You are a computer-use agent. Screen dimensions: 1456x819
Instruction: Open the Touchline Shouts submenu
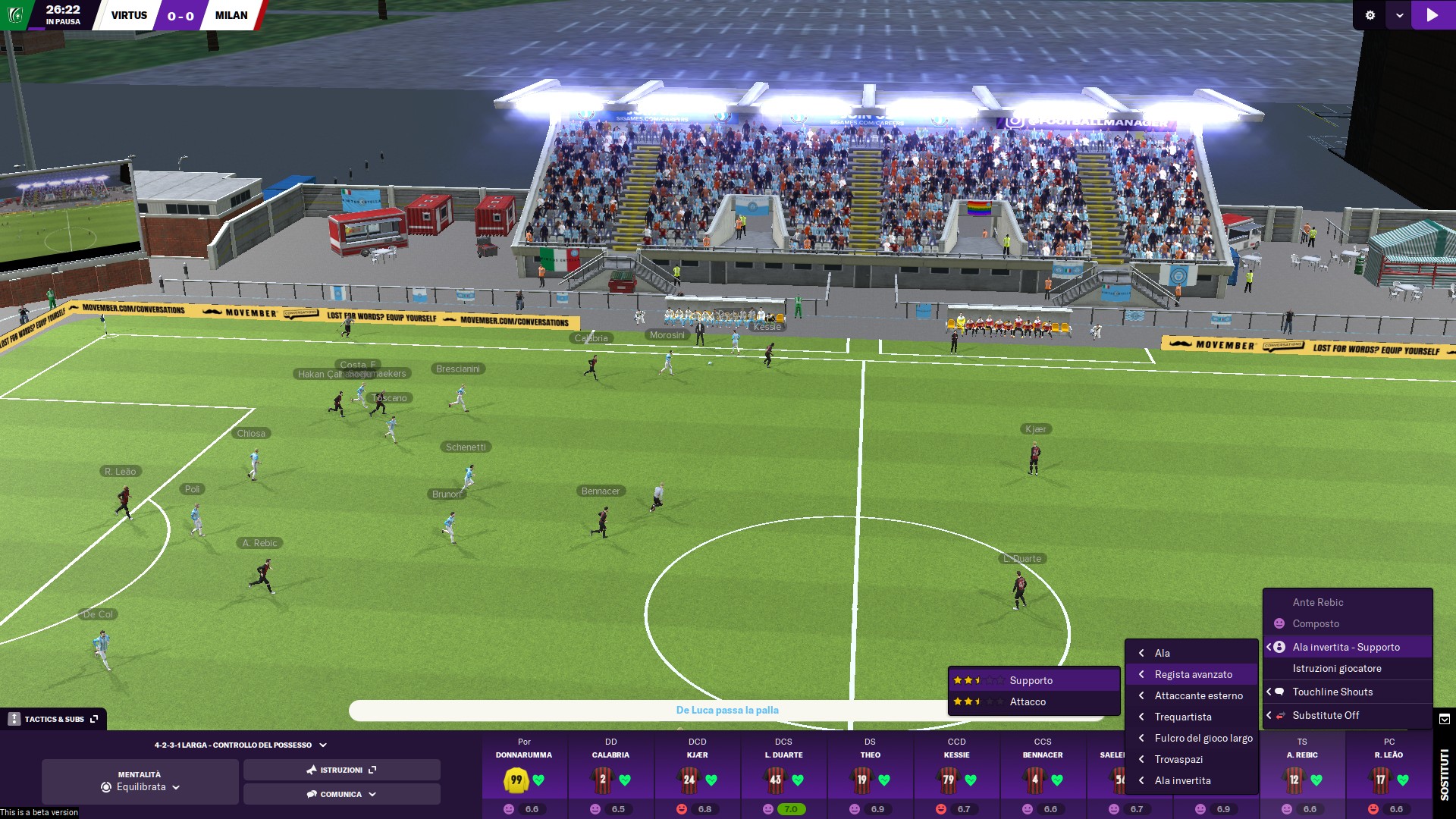pyautogui.click(x=1332, y=692)
